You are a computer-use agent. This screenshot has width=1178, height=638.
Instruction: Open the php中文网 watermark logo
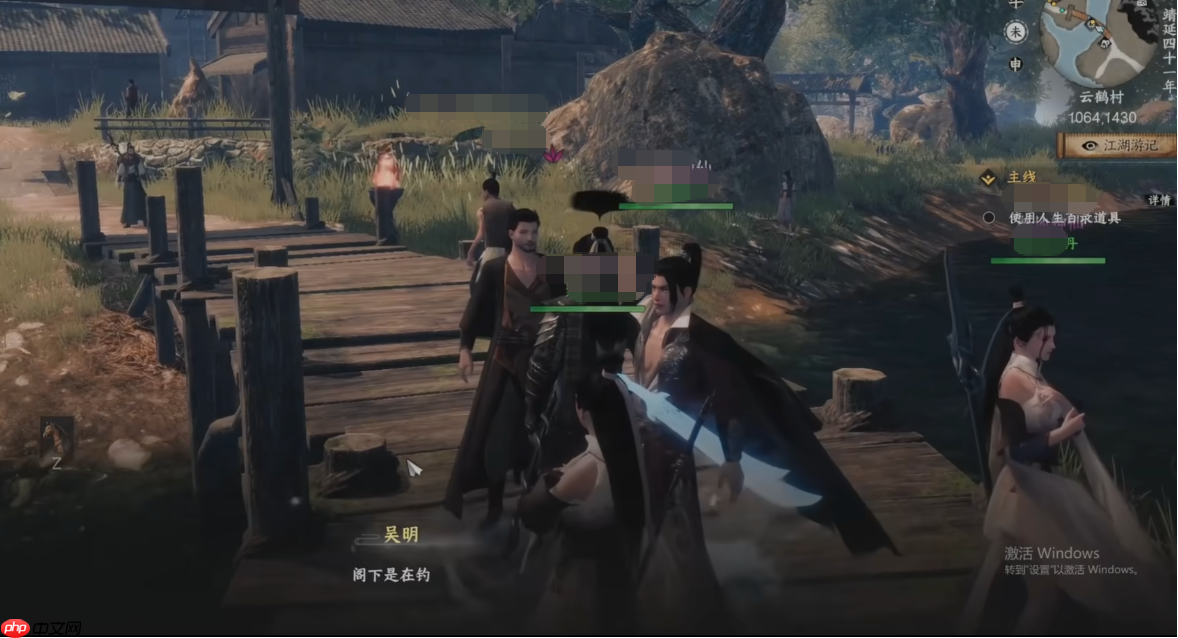click(41, 627)
